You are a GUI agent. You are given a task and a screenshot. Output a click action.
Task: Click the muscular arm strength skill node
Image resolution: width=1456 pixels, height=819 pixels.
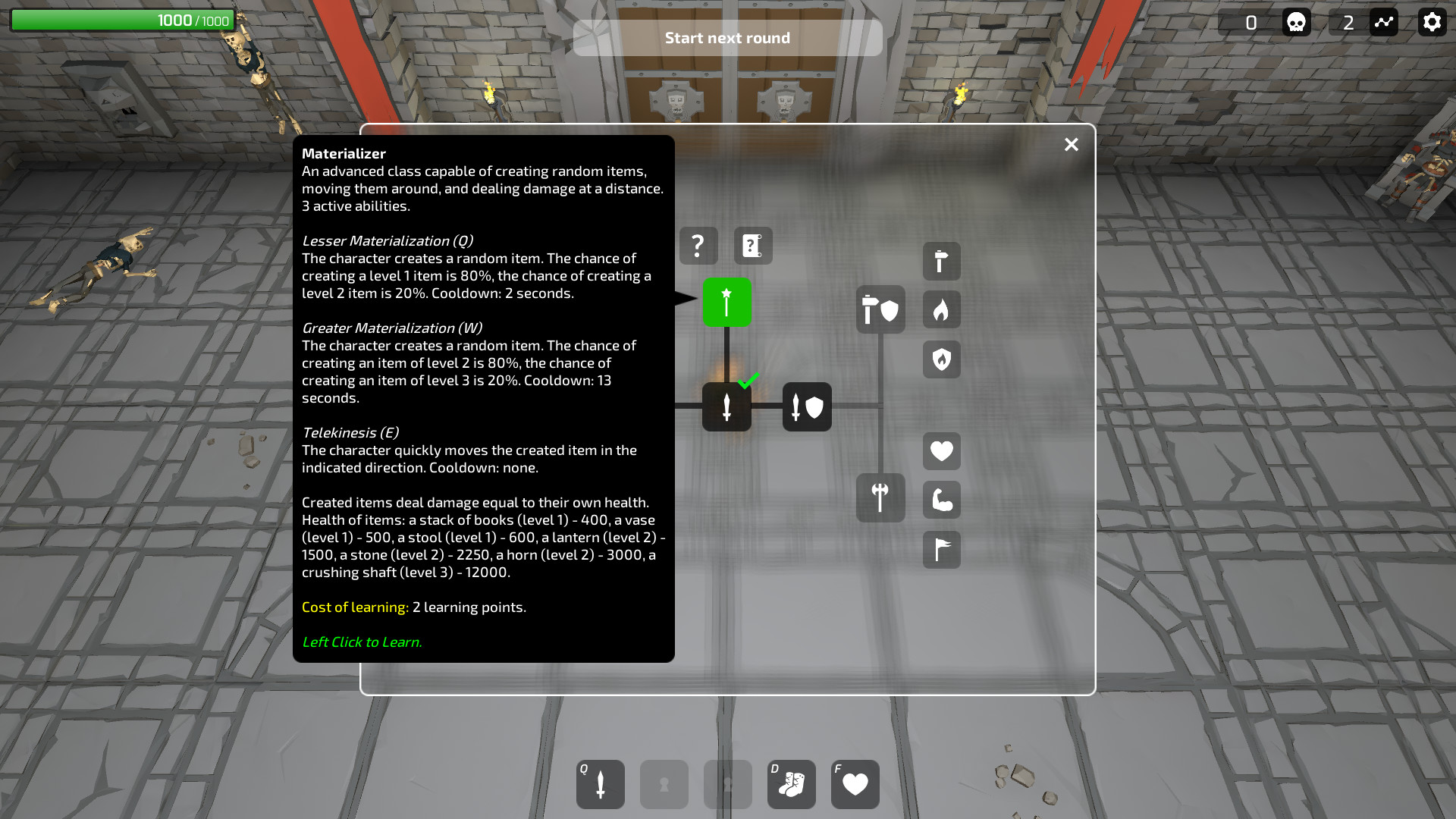point(941,499)
